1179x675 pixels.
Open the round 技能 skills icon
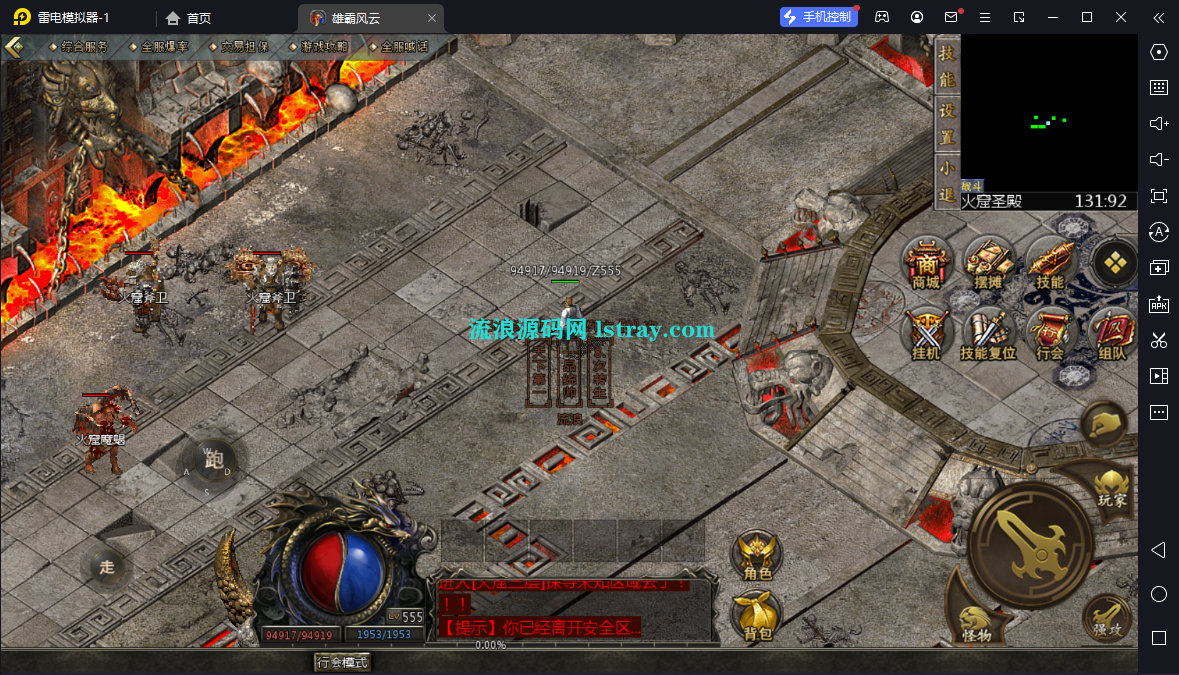1050,265
